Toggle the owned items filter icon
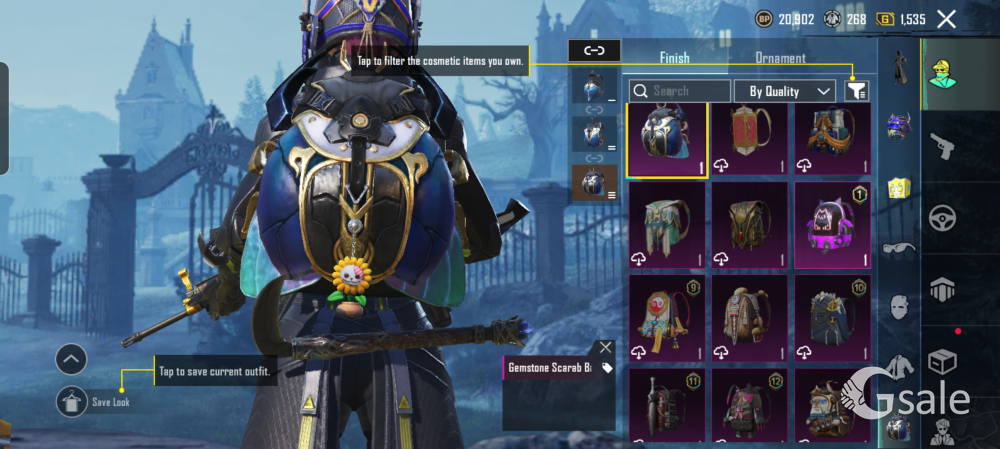Screen dimensions: 1000x449 856,91
